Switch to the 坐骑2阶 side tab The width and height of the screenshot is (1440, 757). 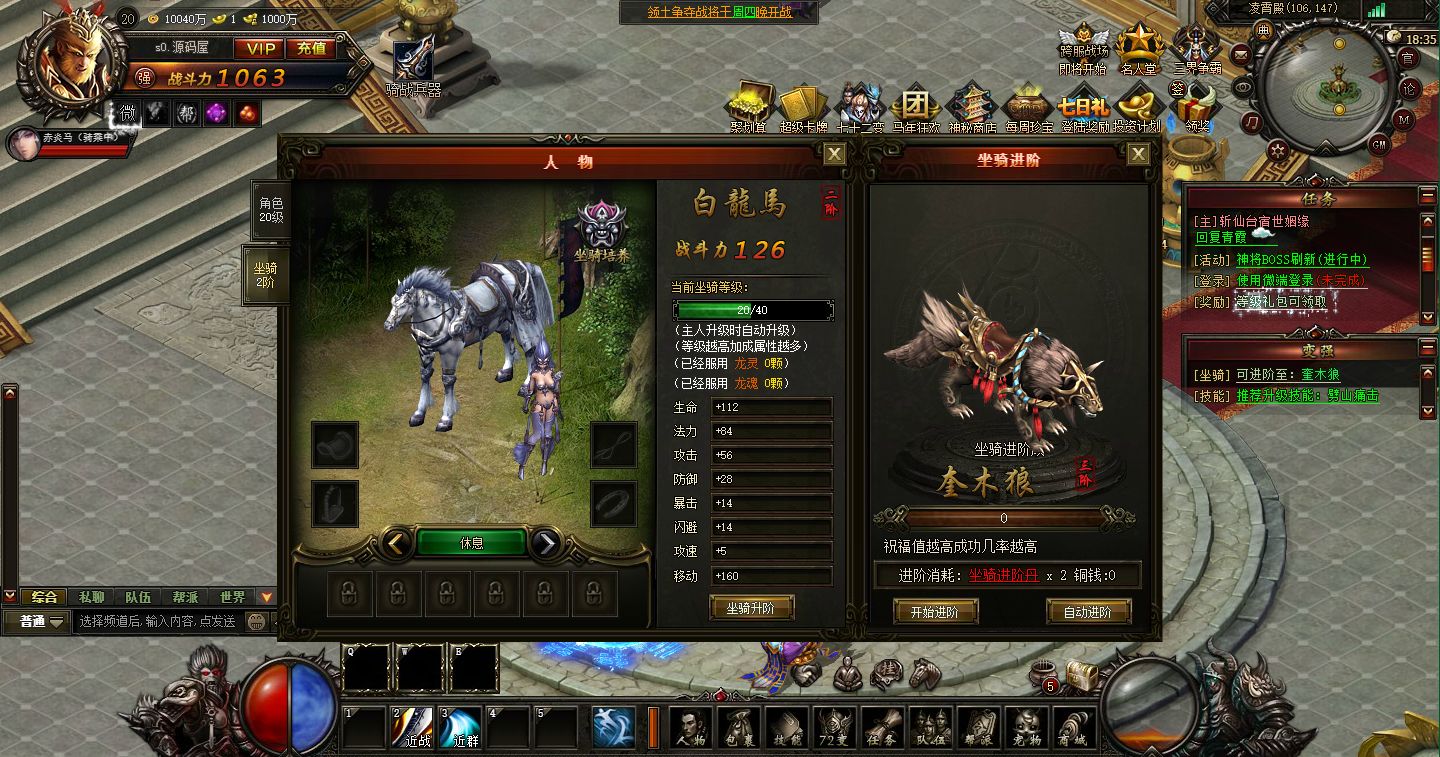[x=265, y=275]
